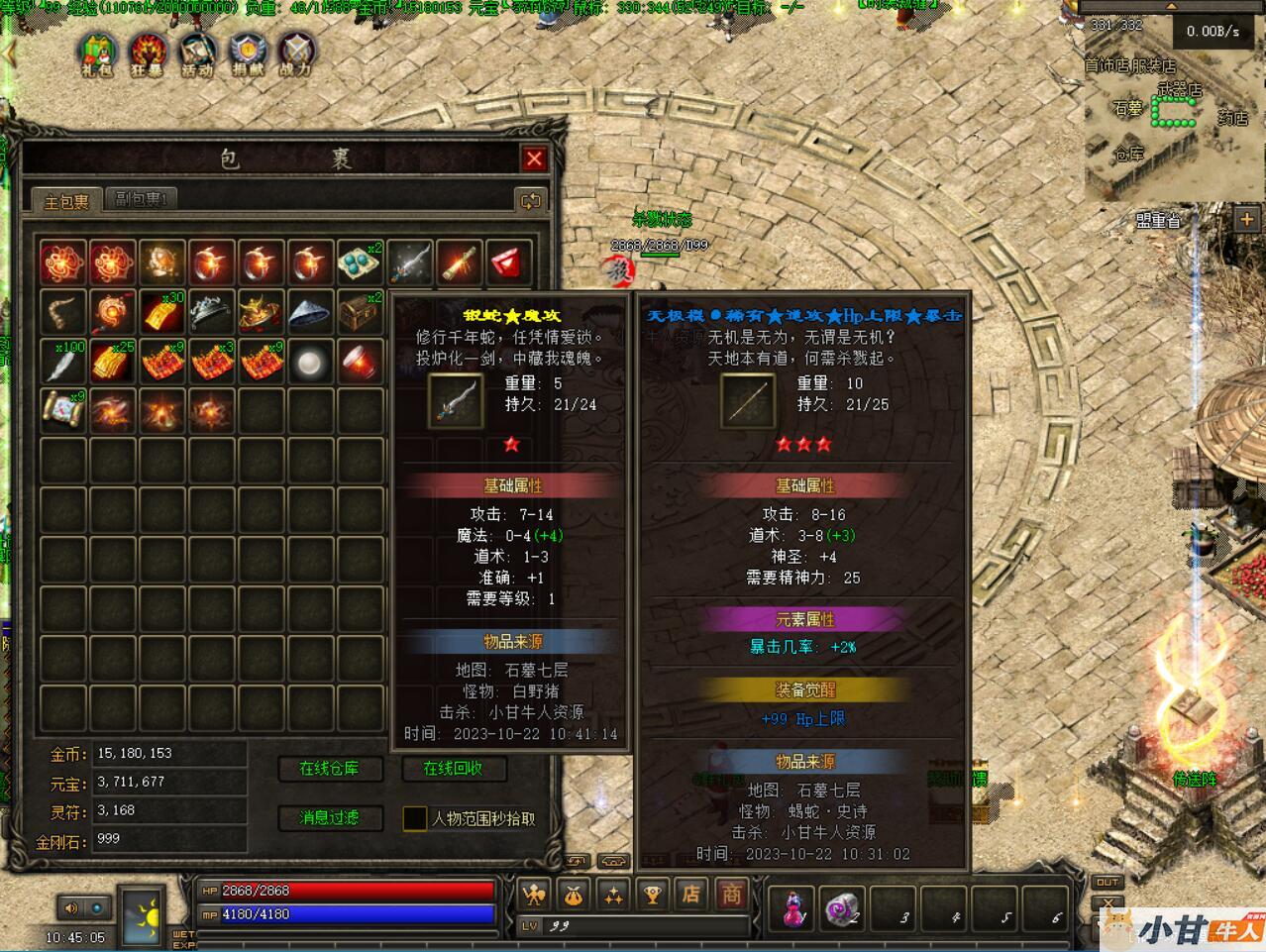
Task: Click the inventory sort button beside the tabs
Action: (531, 201)
